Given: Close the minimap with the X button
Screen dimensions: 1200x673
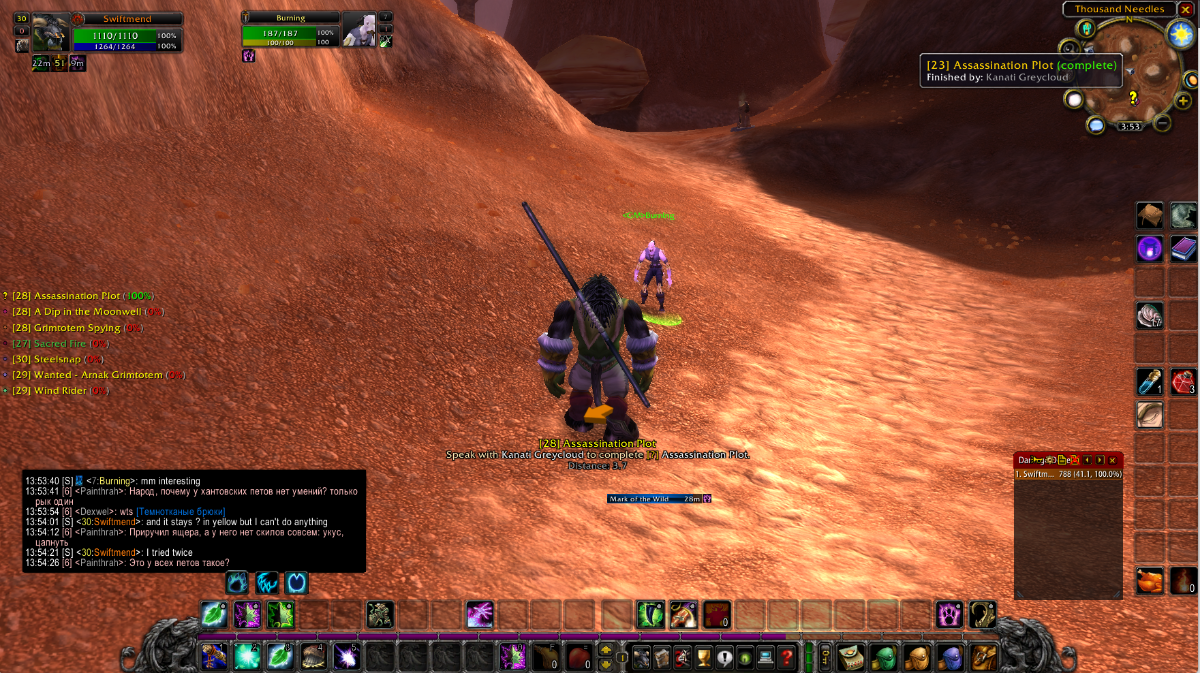Looking at the screenshot, I should tap(1185, 9).
